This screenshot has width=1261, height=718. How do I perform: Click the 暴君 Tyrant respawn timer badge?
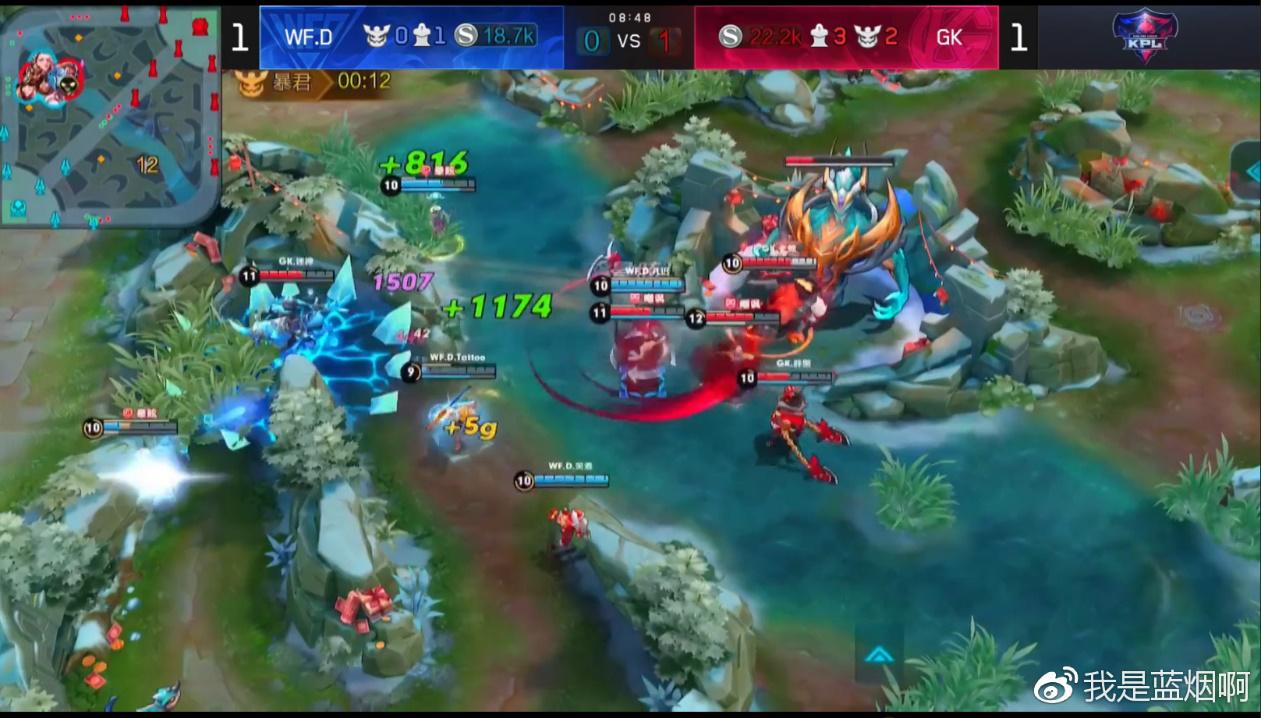[314, 82]
